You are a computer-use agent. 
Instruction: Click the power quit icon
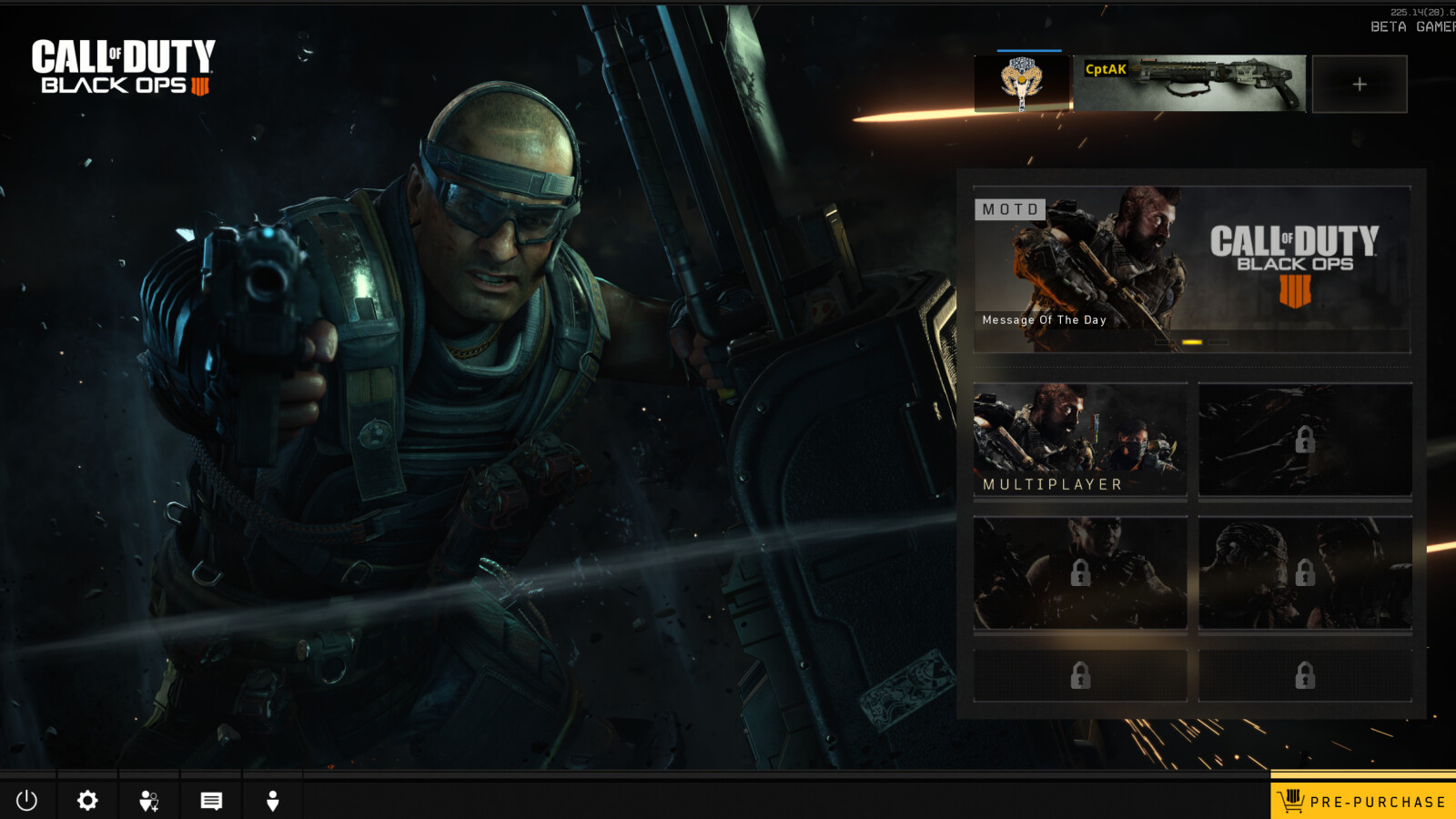(x=27, y=801)
